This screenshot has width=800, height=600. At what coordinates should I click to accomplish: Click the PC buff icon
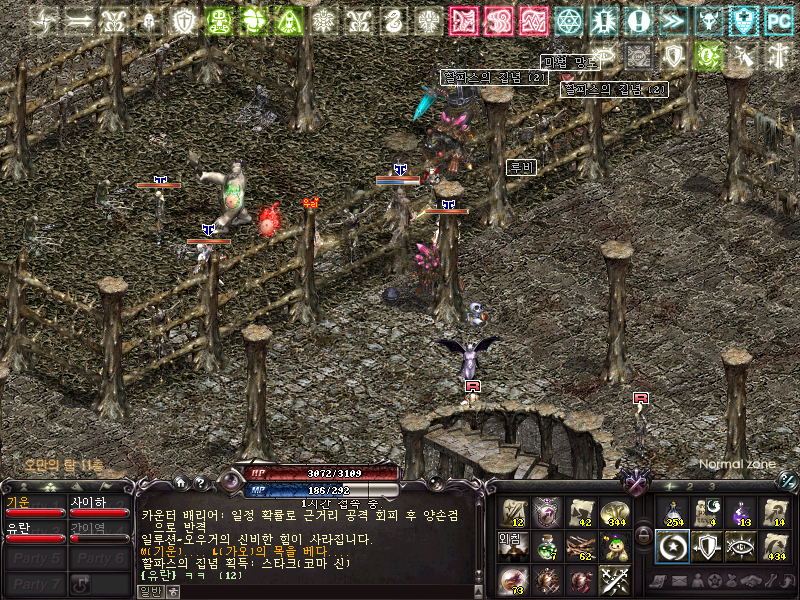click(x=778, y=19)
